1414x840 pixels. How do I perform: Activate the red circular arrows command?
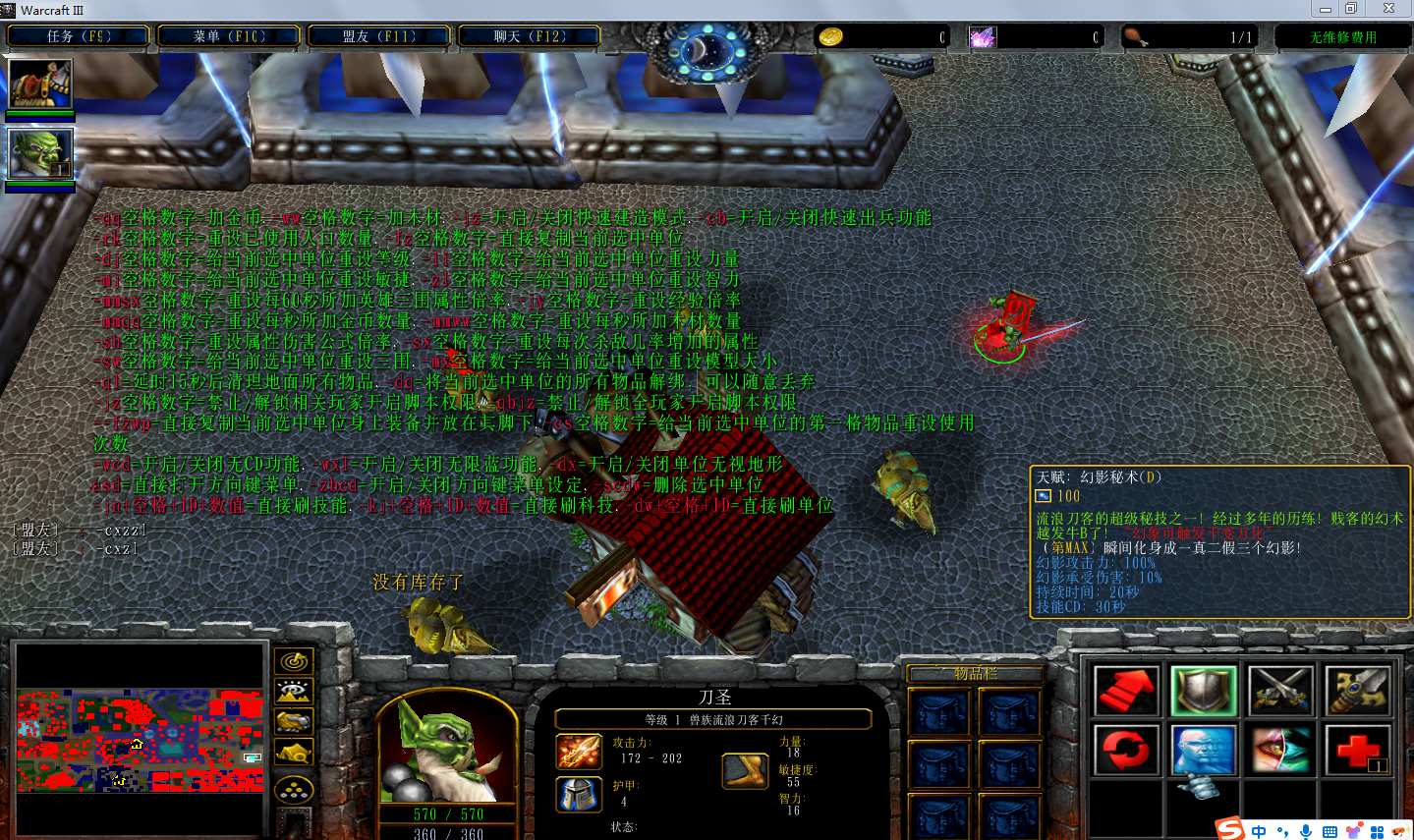[1127, 750]
